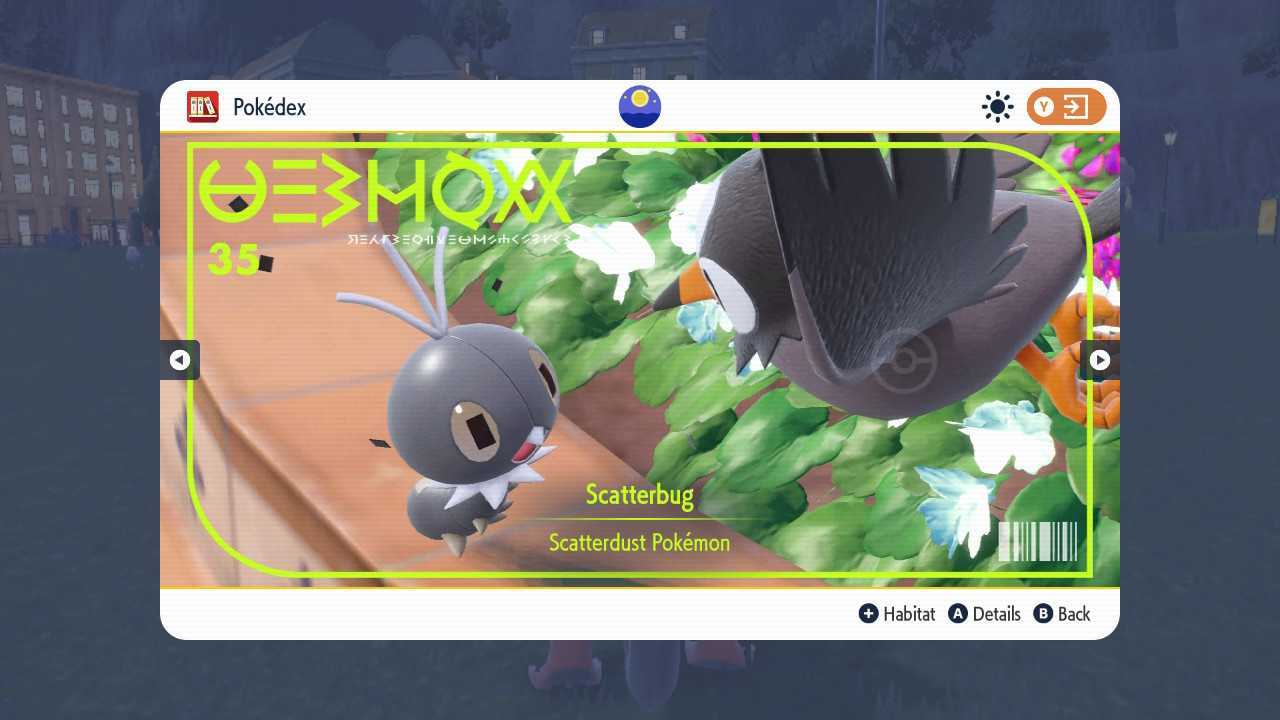
Task: Open the red Pokédex book icon
Action: (203, 107)
